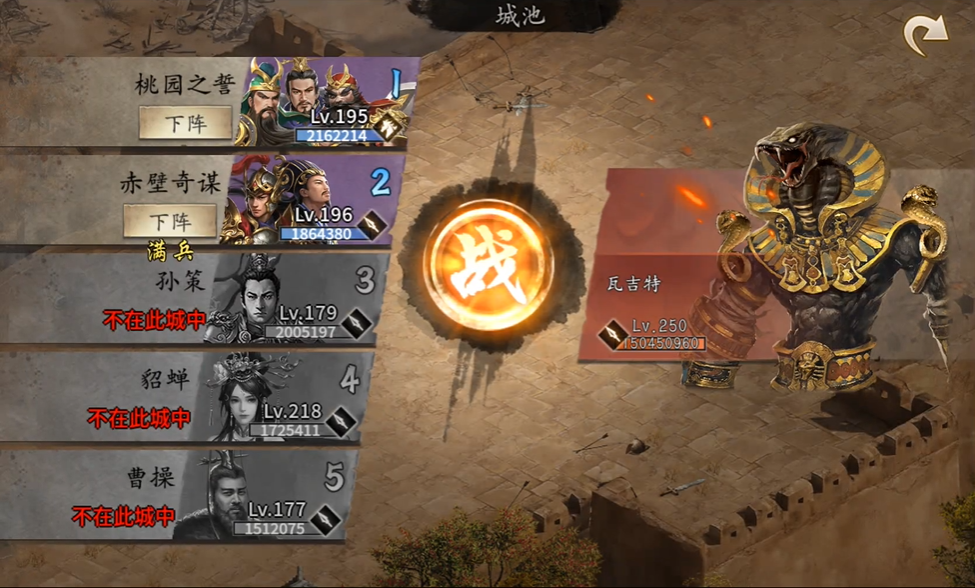Click the back arrow button
This screenshot has width=975, height=588.
click(x=924, y=37)
